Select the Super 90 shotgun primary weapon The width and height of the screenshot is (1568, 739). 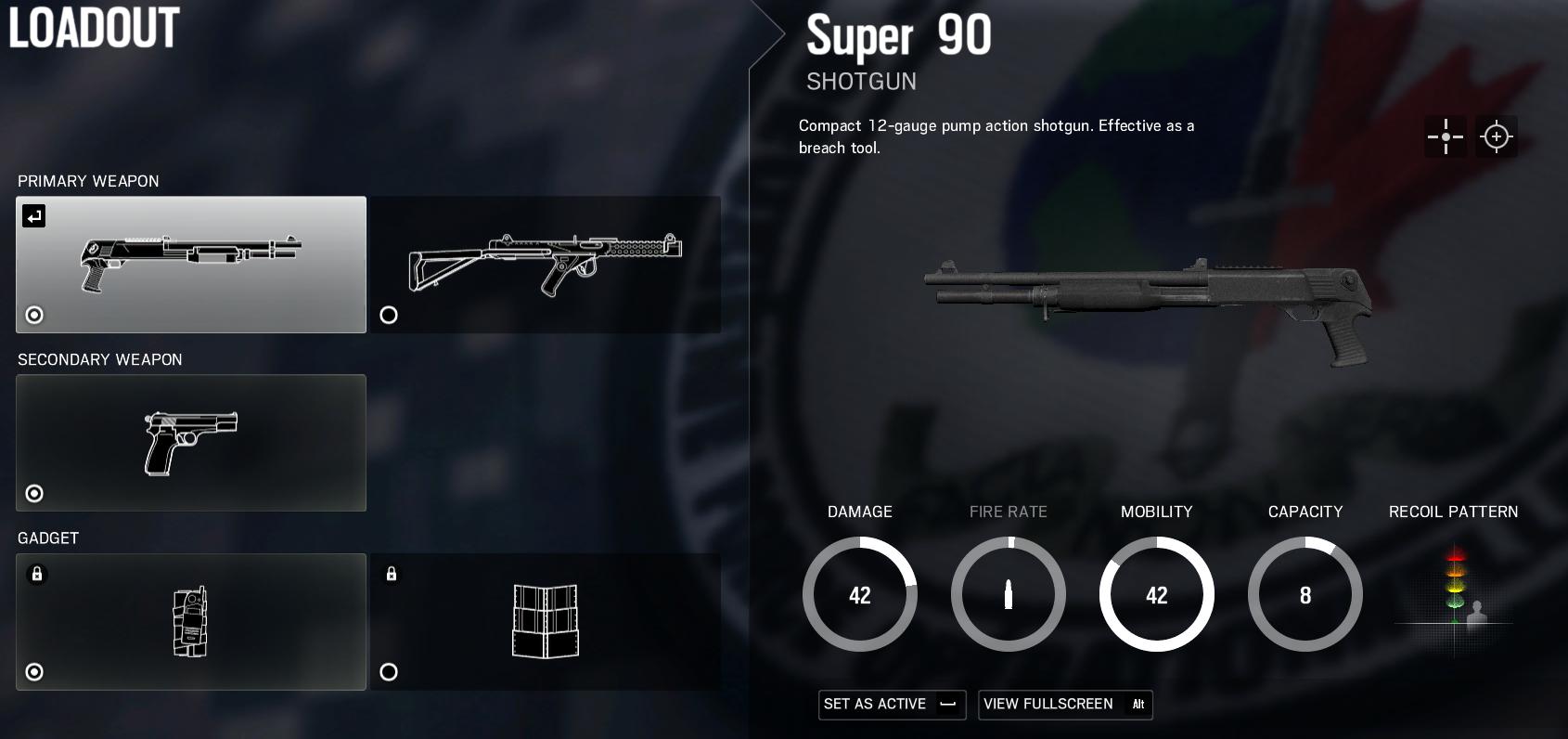pyautogui.click(x=191, y=265)
